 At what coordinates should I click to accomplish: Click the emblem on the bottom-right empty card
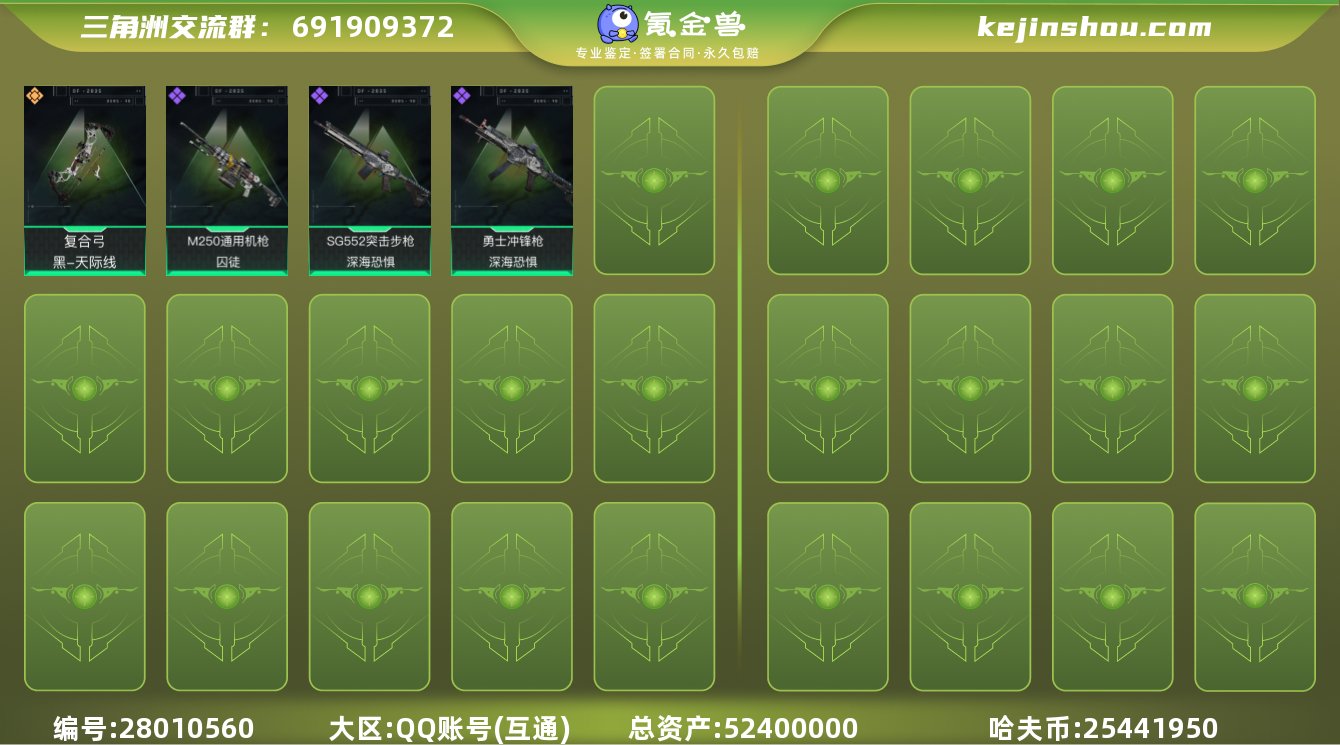[1255, 597]
